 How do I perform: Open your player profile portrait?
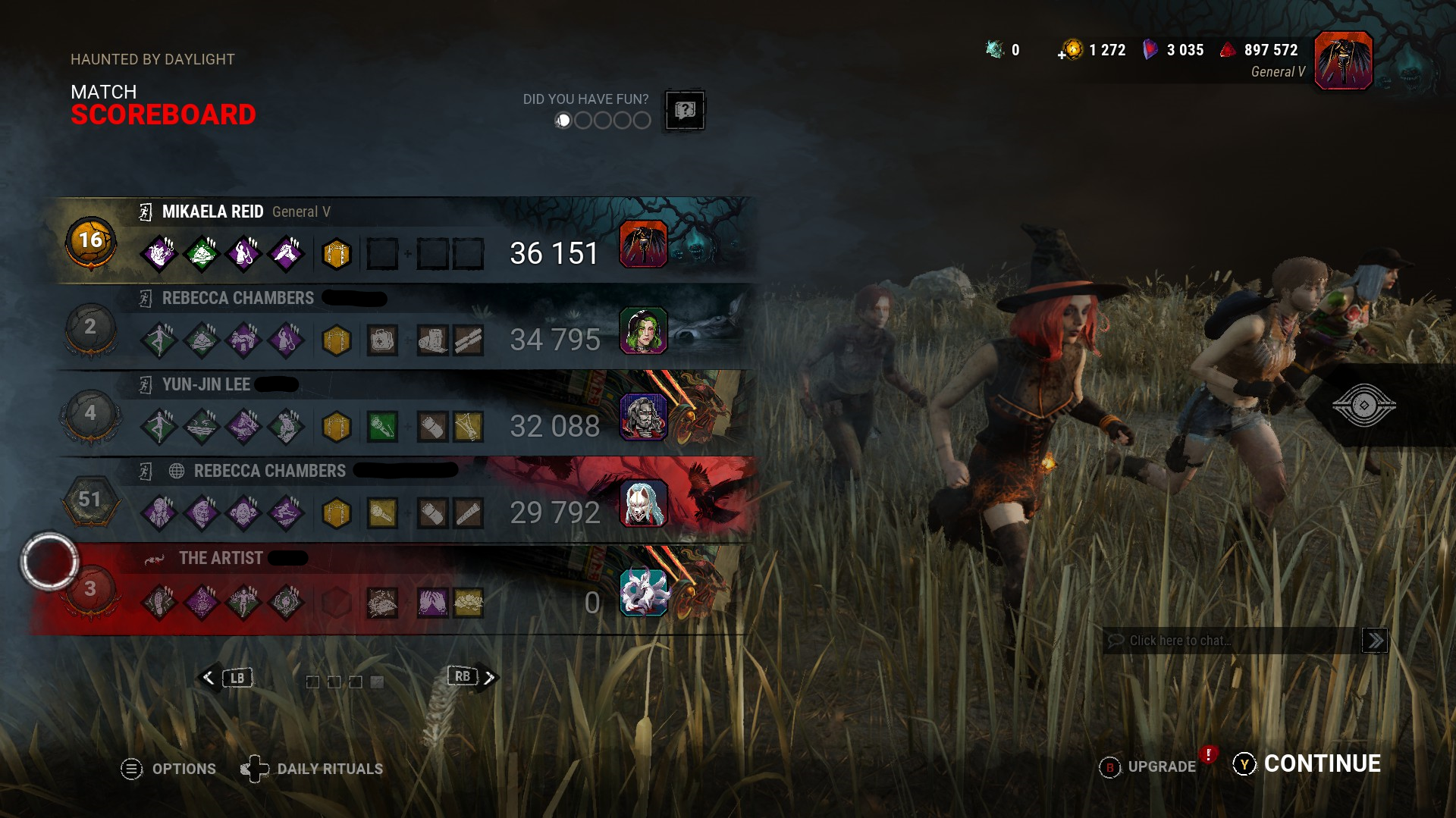[x=1343, y=61]
